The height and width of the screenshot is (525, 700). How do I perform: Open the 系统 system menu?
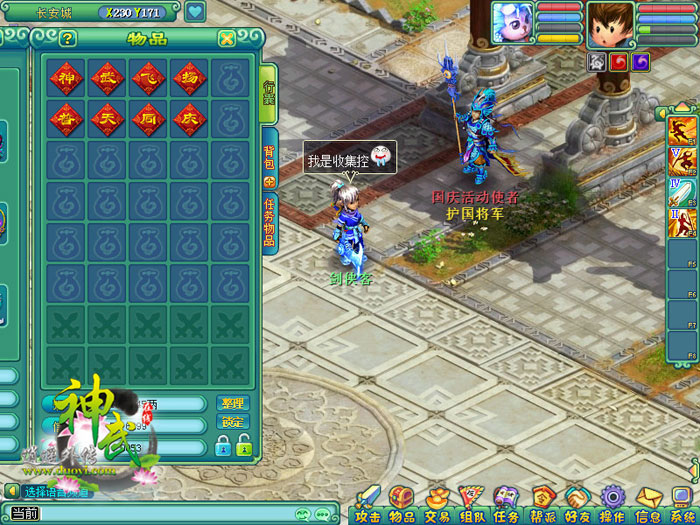pos(683,503)
